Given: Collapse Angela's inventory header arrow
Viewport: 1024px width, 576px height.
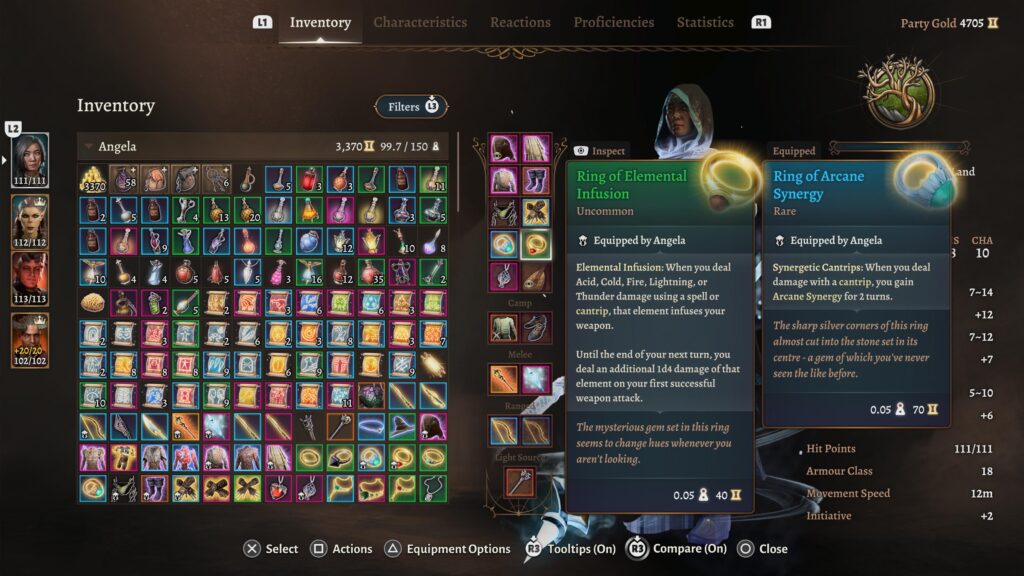Looking at the screenshot, I should [88, 147].
